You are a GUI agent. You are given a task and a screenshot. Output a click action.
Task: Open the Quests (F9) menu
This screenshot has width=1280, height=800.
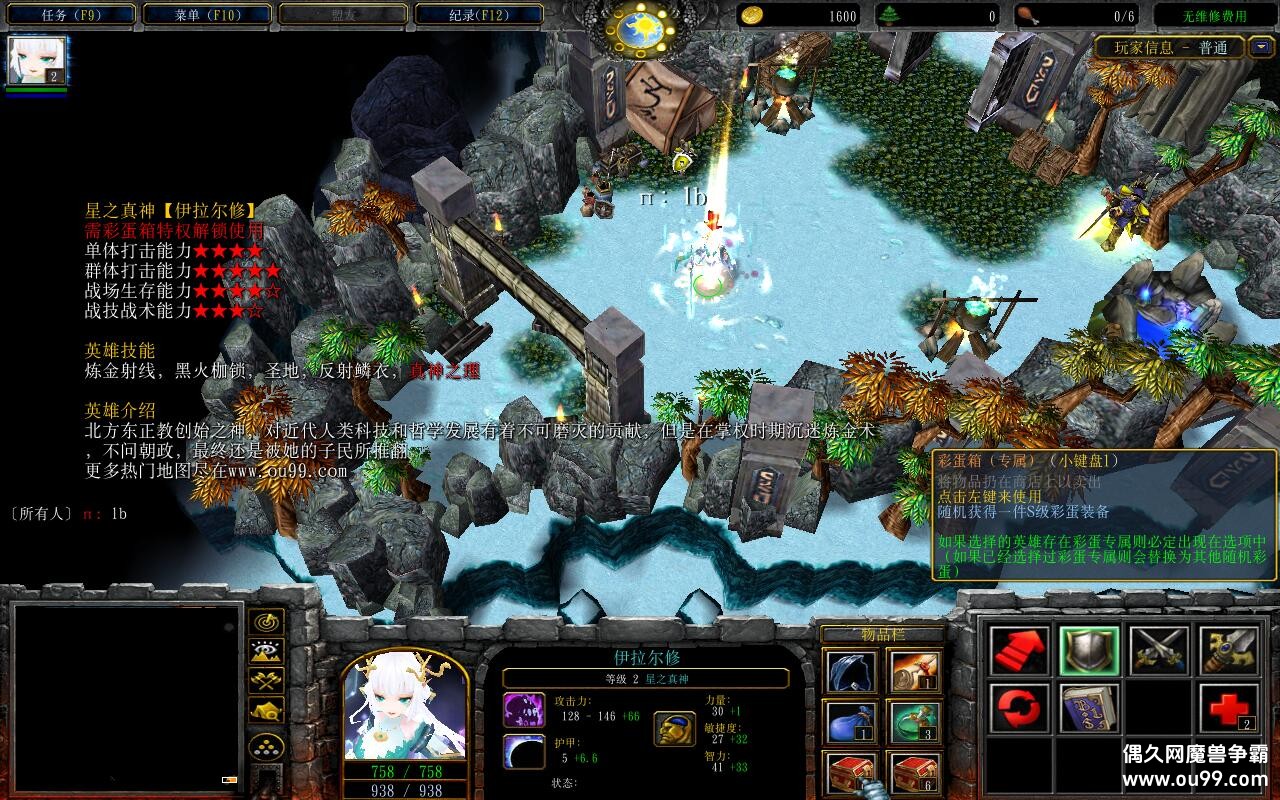pyautogui.click(x=72, y=15)
